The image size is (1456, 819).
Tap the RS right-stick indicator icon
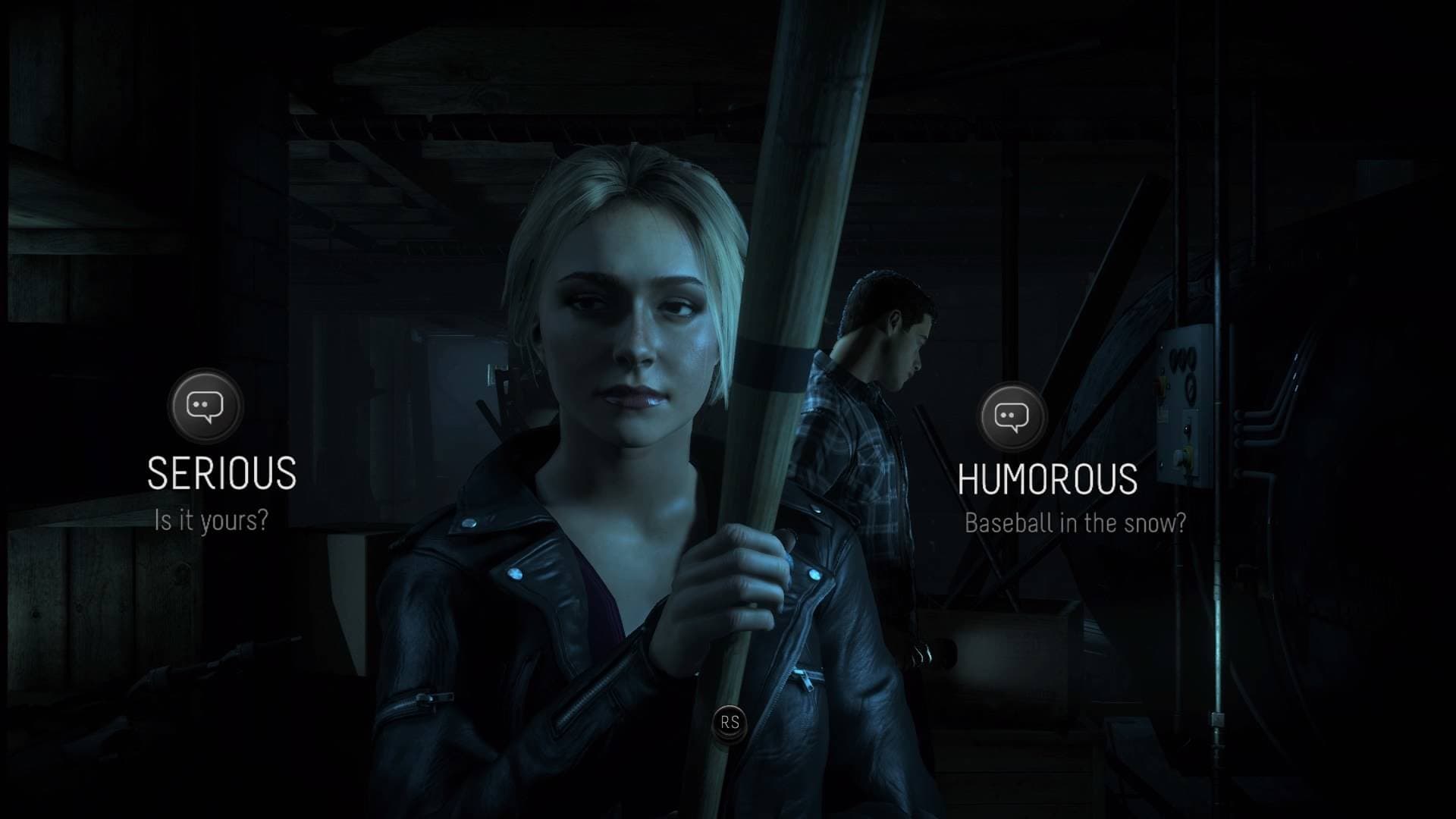click(x=730, y=723)
